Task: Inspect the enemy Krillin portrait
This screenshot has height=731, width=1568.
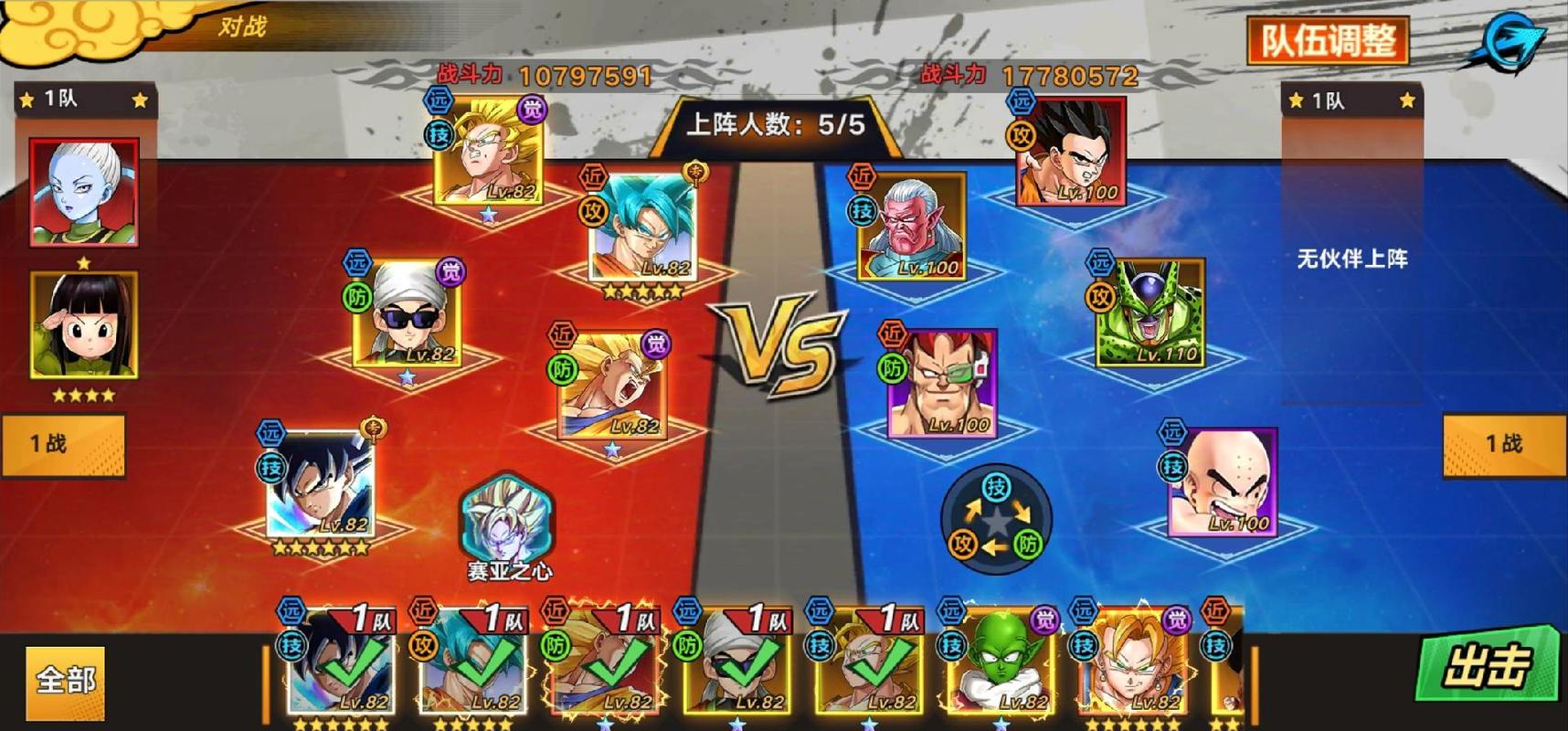Action: pos(1224,482)
